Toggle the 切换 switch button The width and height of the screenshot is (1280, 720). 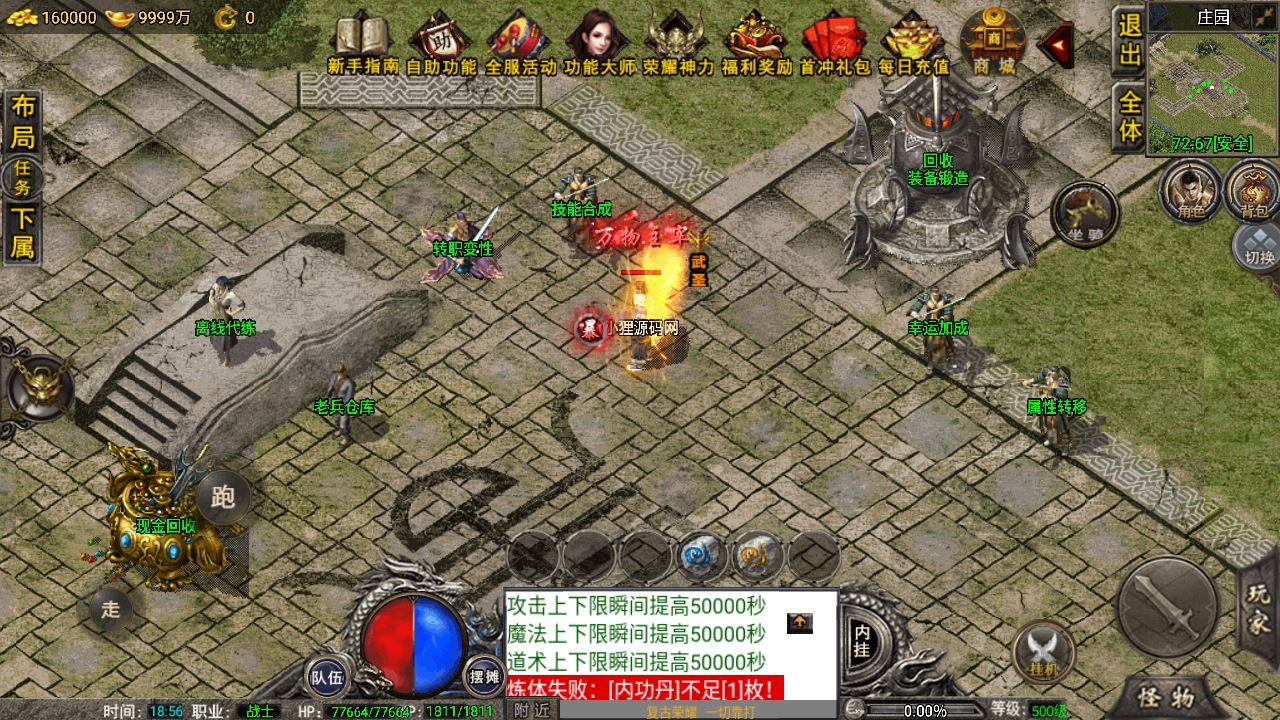point(1259,245)
